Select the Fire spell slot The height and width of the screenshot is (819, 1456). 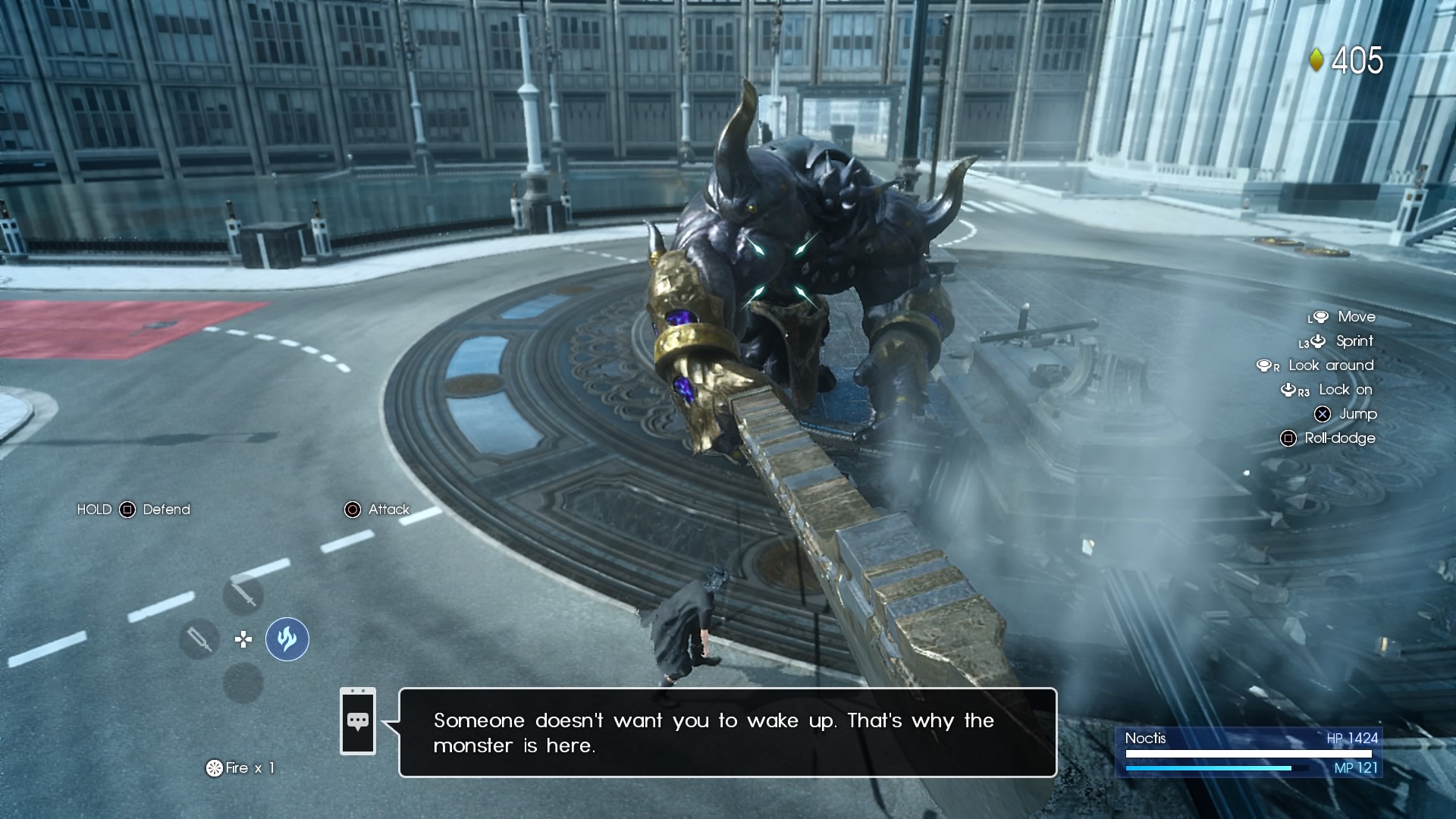click(287, 639)
